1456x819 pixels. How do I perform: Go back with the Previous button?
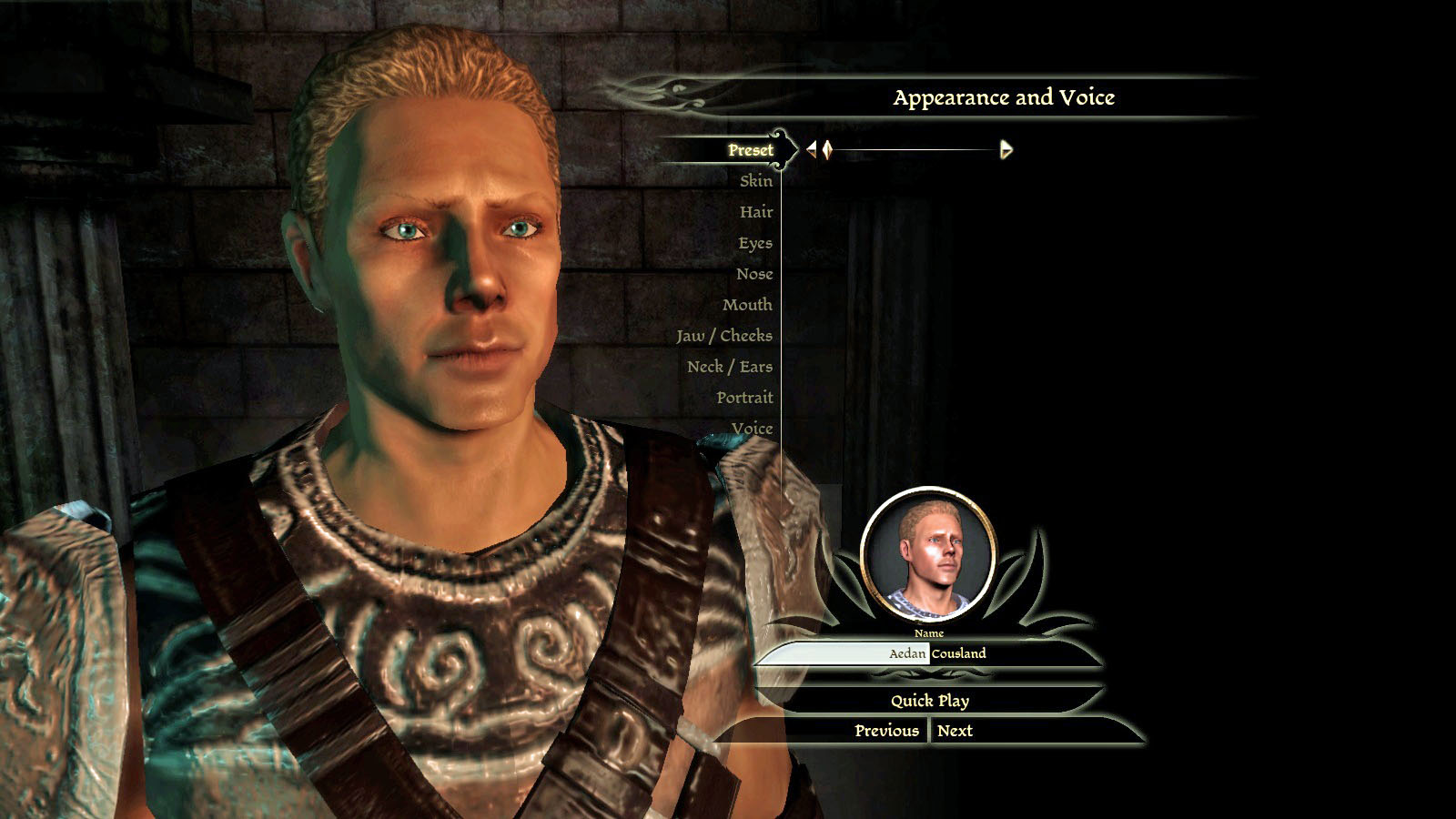(x=885, y=731)
